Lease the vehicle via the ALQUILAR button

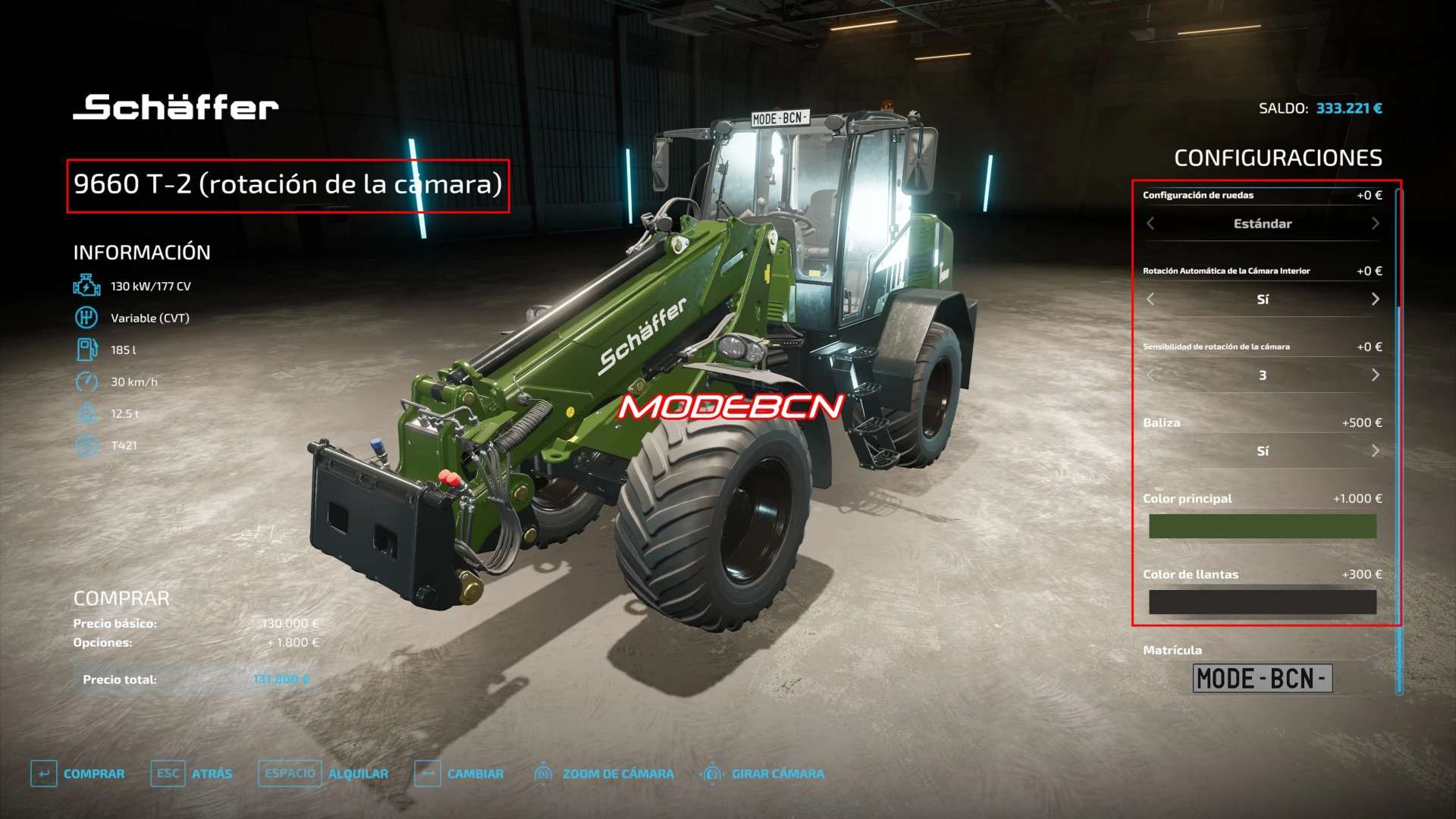(324, 773)
